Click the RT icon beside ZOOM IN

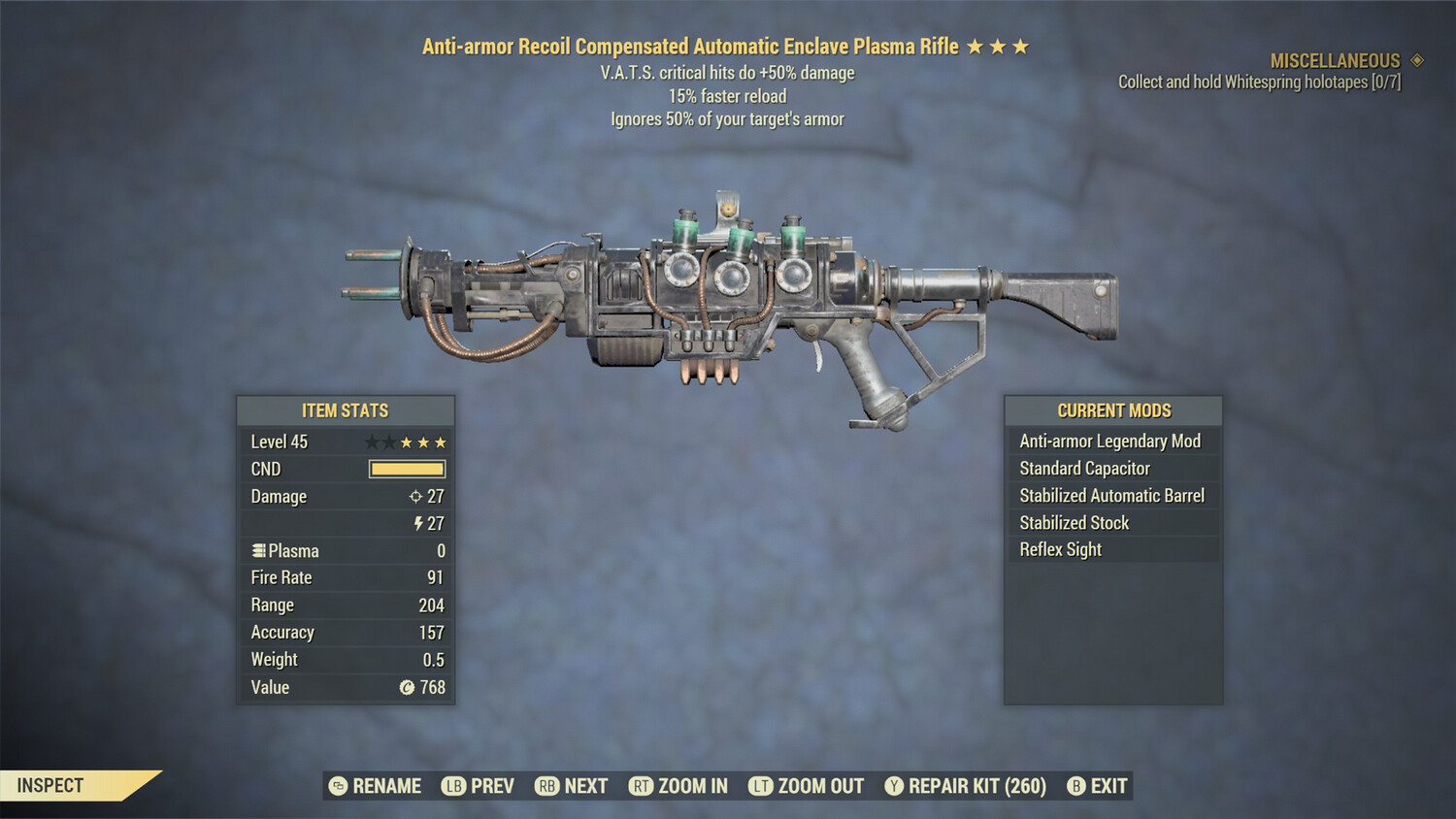[642, 786]
